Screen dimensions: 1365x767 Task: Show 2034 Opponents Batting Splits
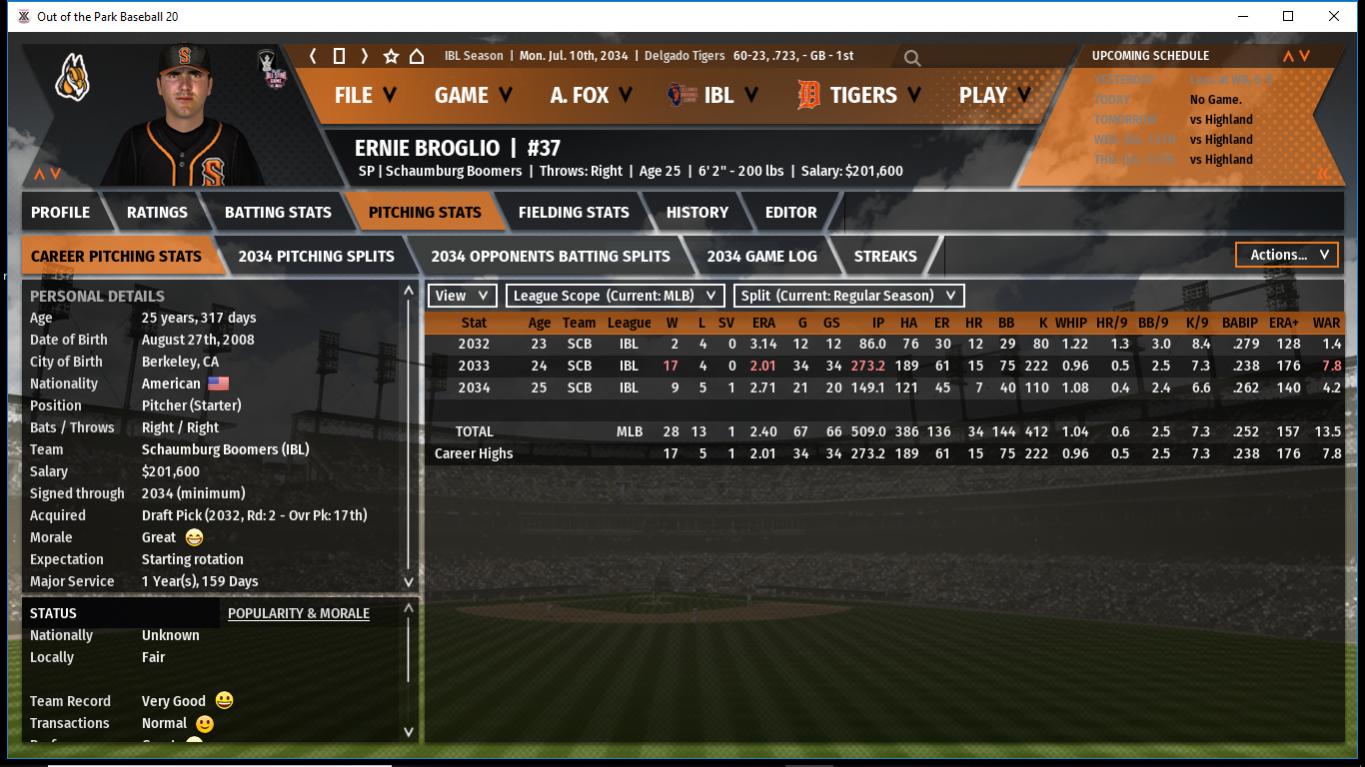pyautogui.click(x=550, y=256)
